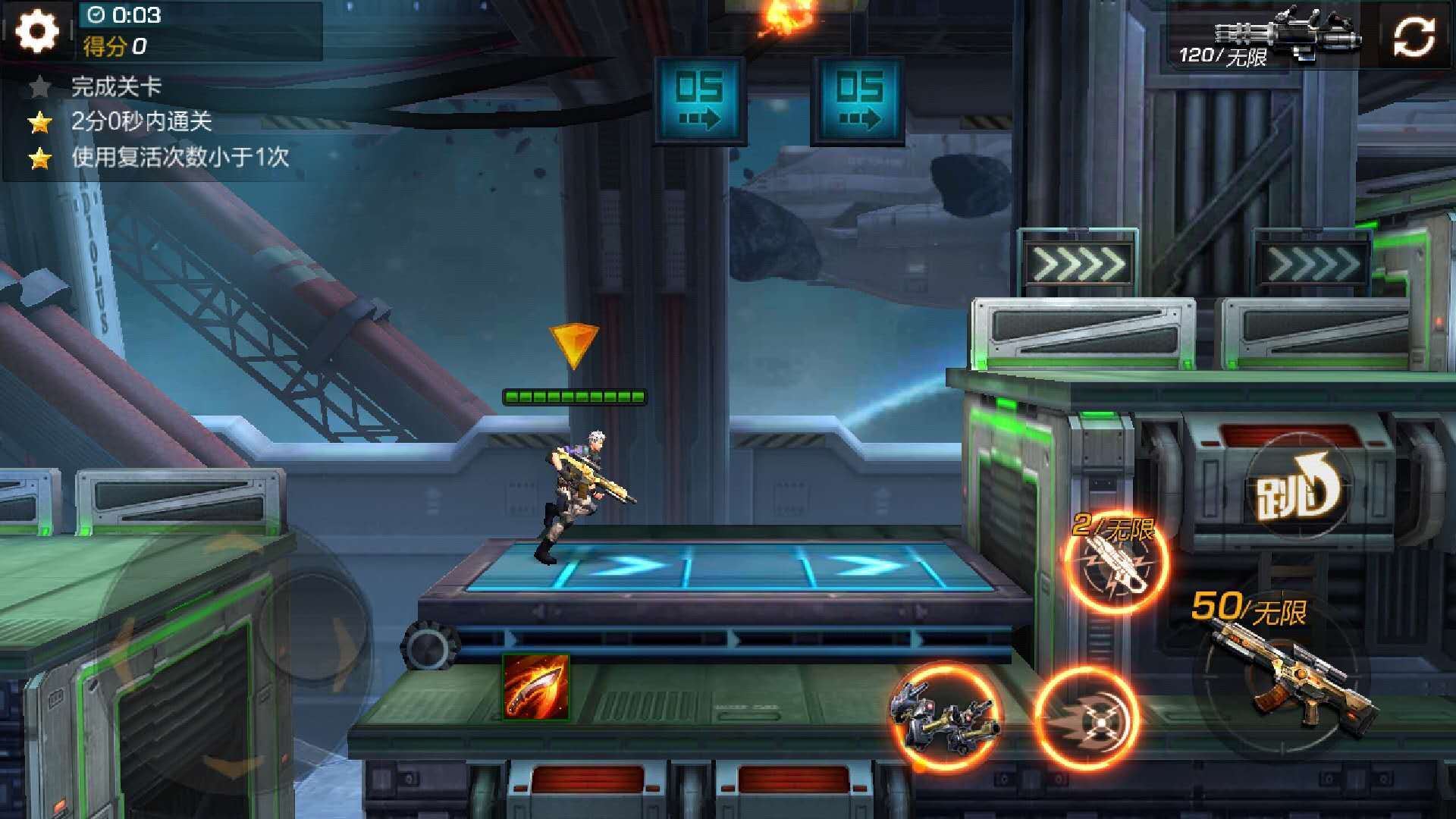This screenshot has height=819, width=1456.
Task: Tap the weapon swap arrows button
Action: [x=1414, y=36]
